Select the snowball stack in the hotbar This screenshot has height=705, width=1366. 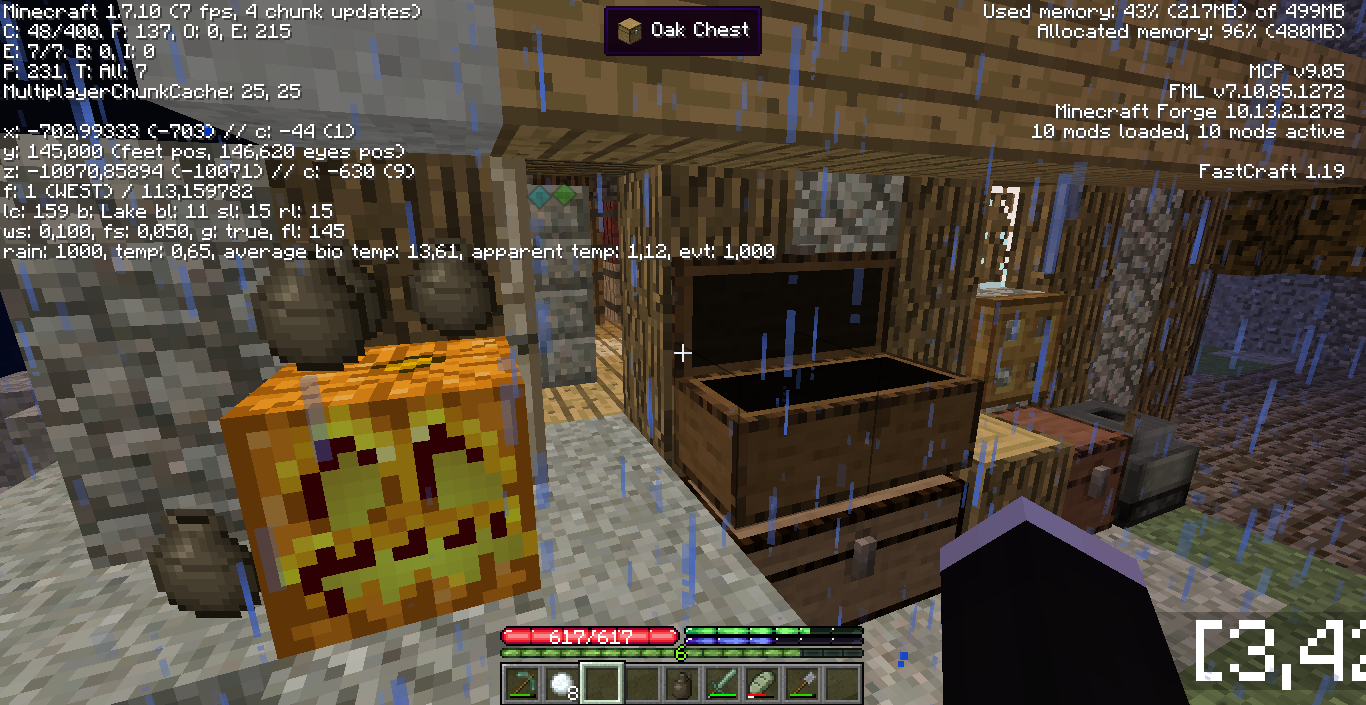[561, 684]
